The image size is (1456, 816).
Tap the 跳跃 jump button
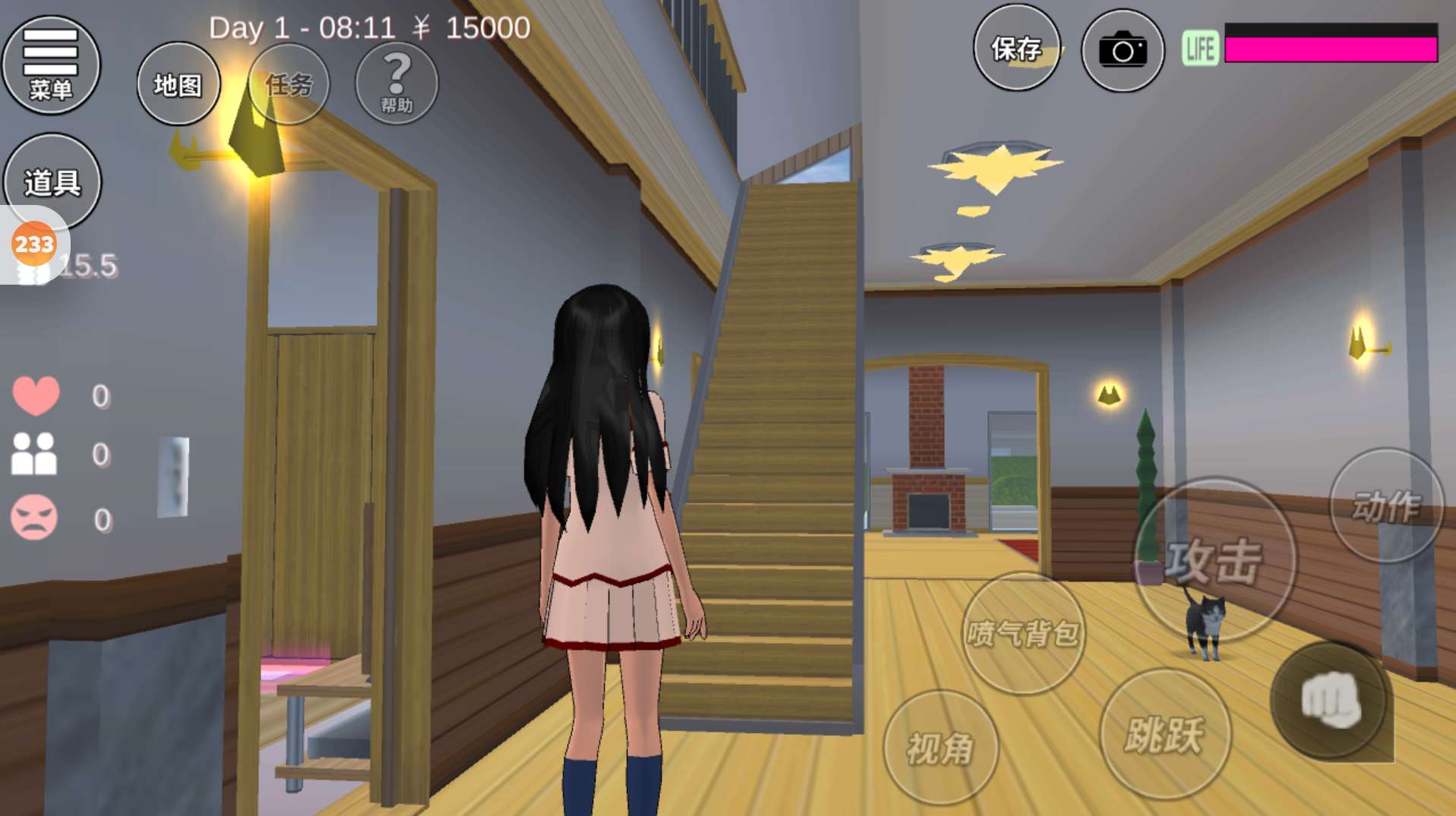[1164, 734]
